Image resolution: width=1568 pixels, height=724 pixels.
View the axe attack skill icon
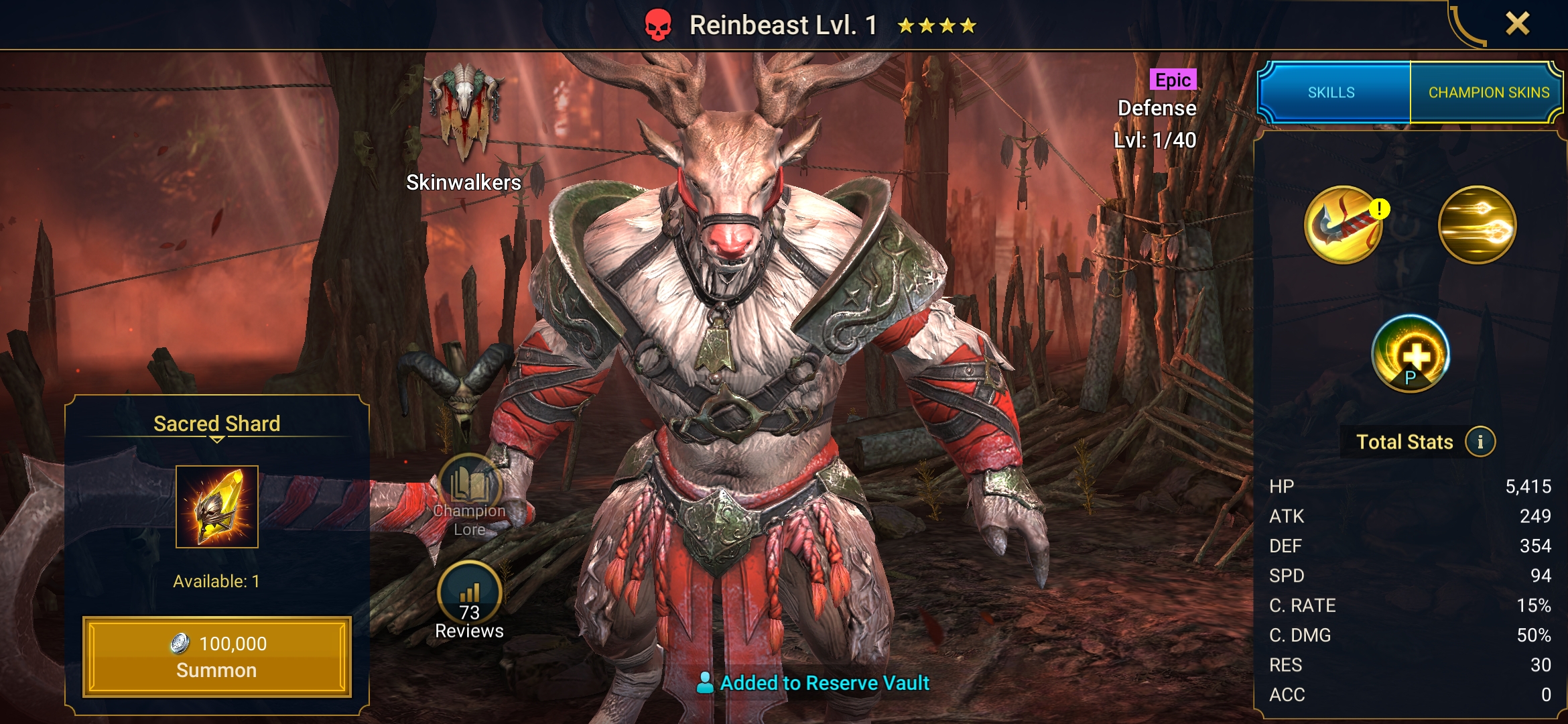click(1344, 225)
